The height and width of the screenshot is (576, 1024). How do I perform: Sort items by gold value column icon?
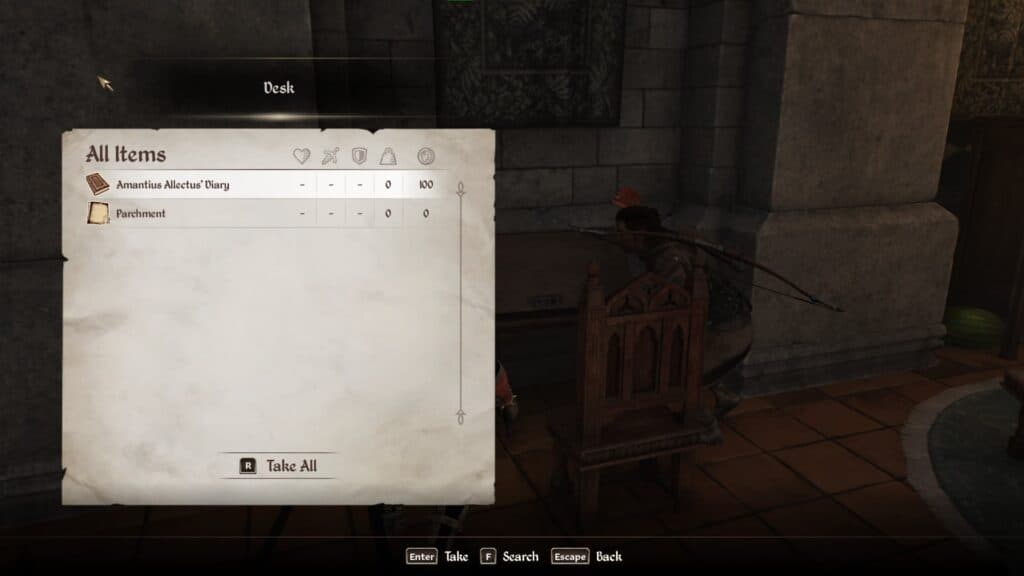pos(426,156)
